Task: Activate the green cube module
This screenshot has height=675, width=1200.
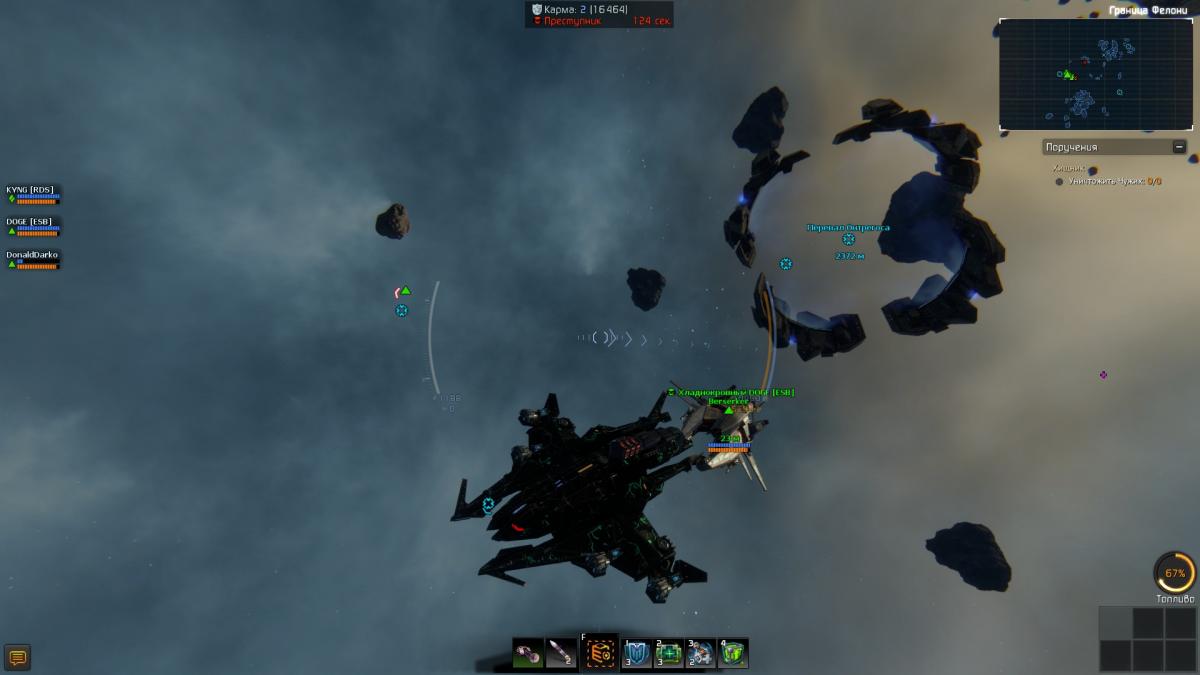Action: point(733,654)
